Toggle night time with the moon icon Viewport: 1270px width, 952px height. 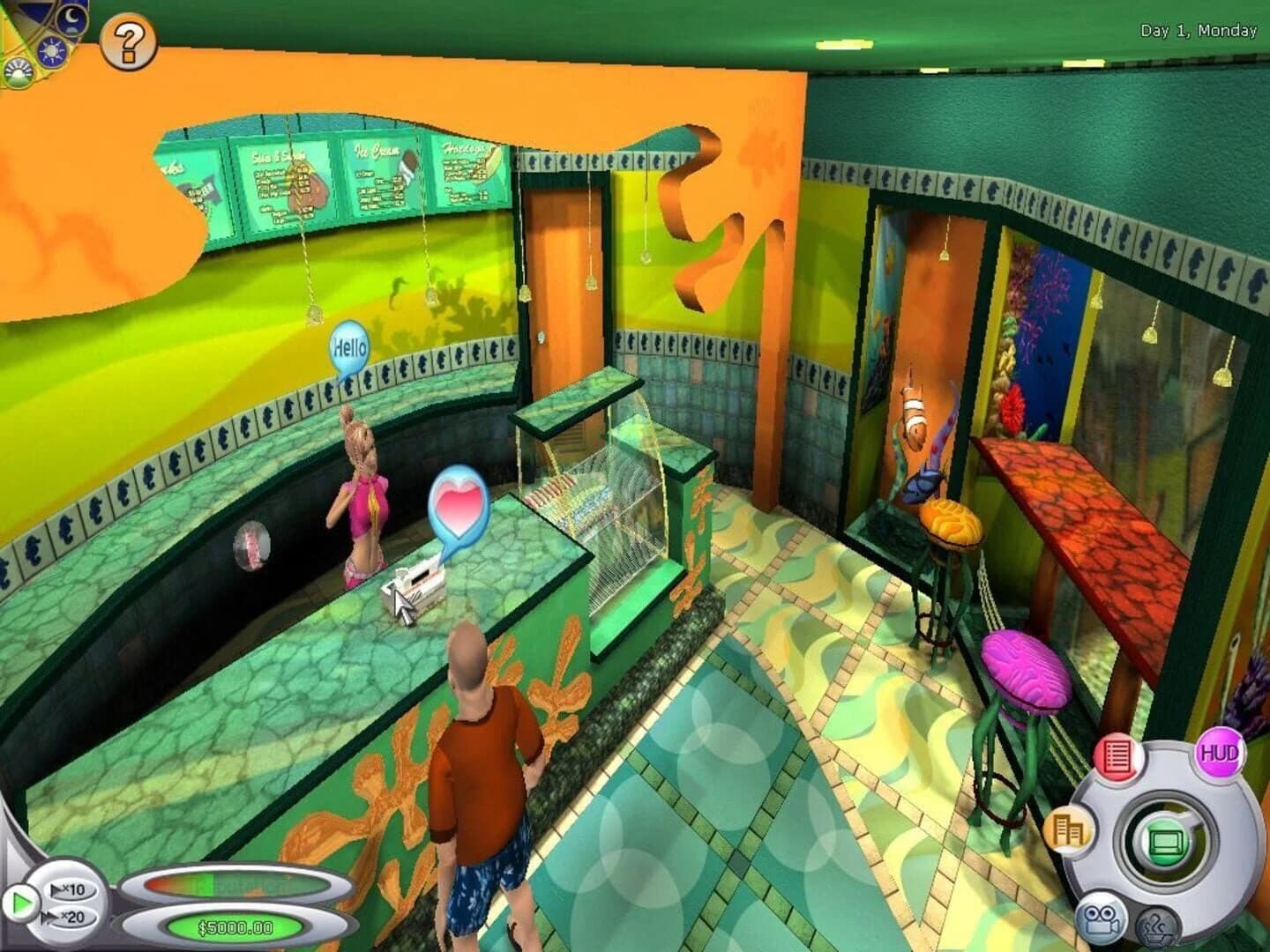click(x=71, y=20)
